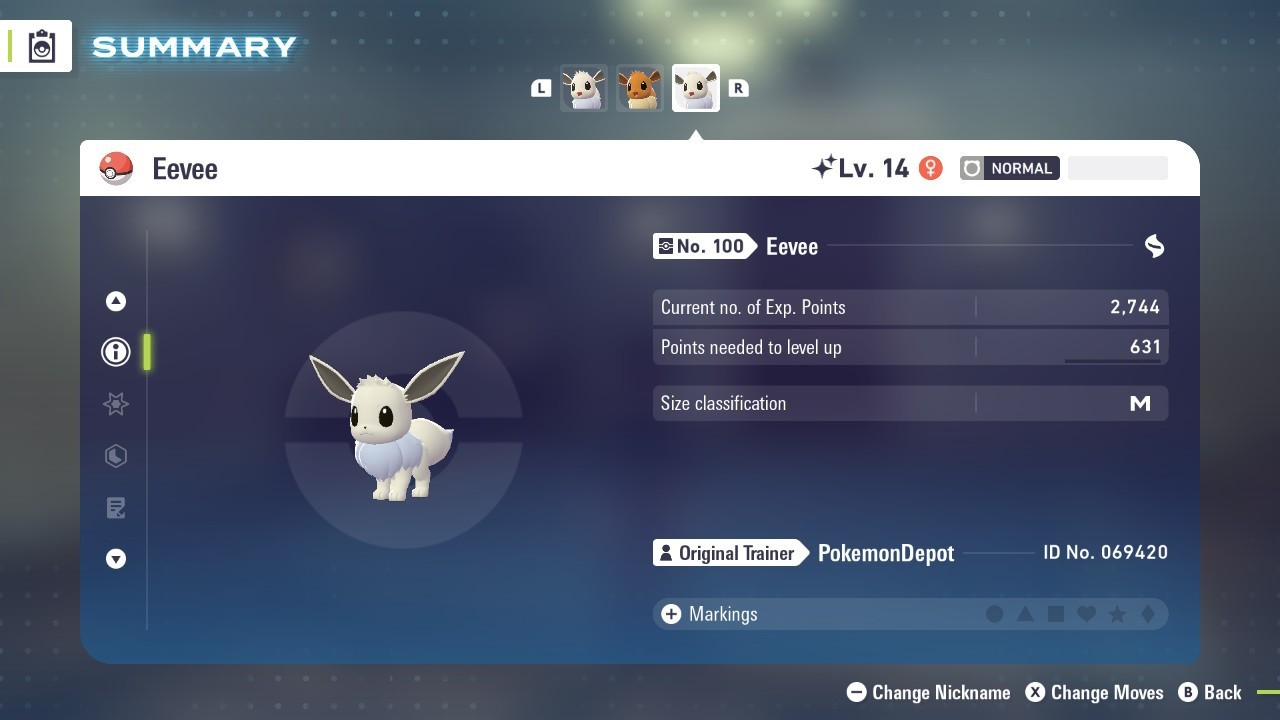
Task: Select the hexagon stats icon in the sidebar
Action: click(x=116, y=456)
